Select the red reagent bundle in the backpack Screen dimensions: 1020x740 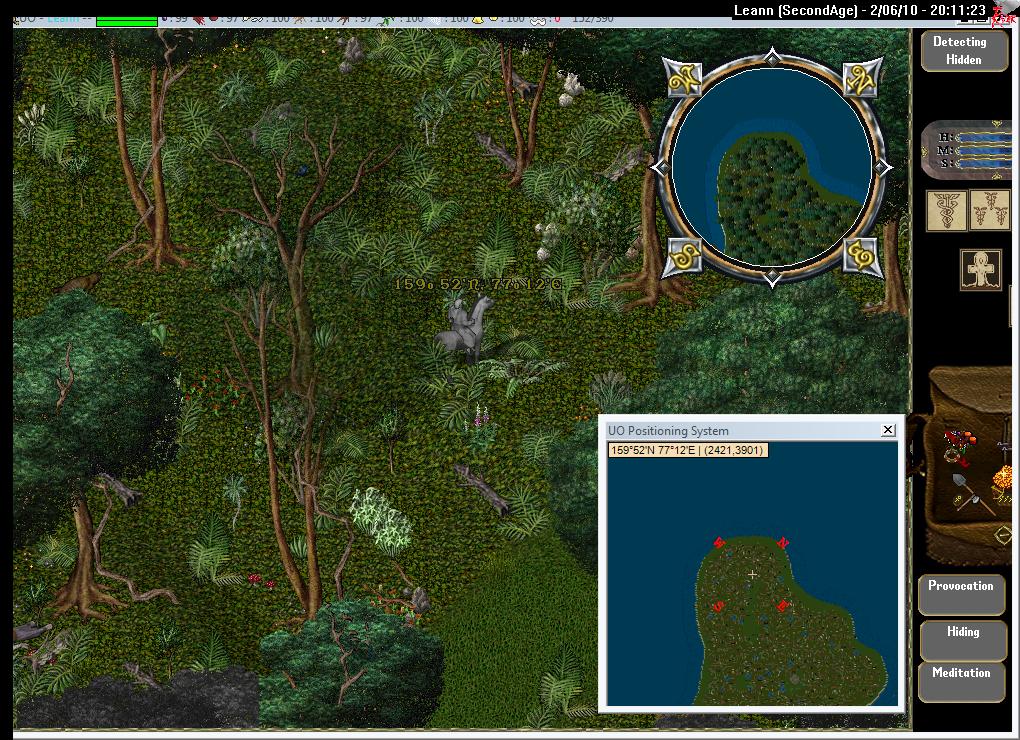[x=958, y=442]
